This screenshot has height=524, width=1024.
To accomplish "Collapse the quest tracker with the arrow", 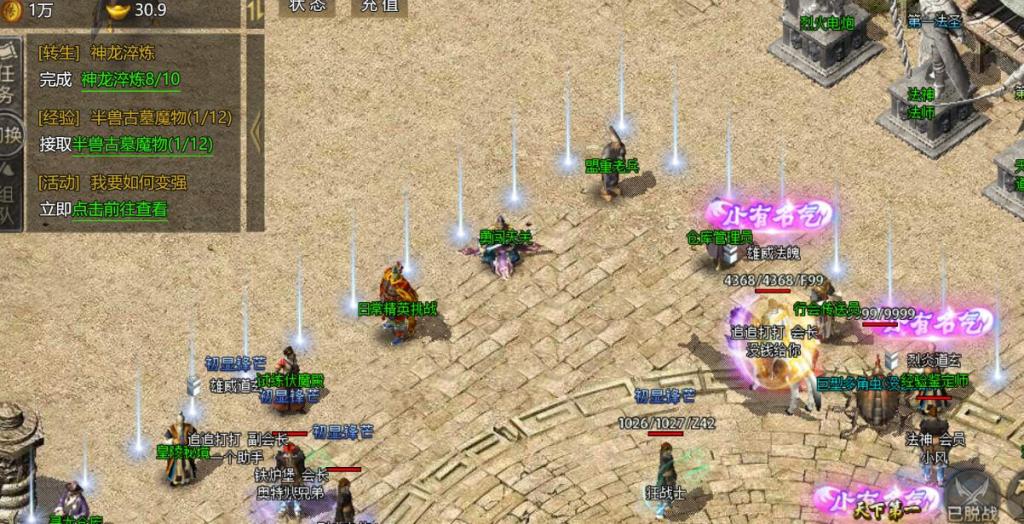I will (255, 127).
